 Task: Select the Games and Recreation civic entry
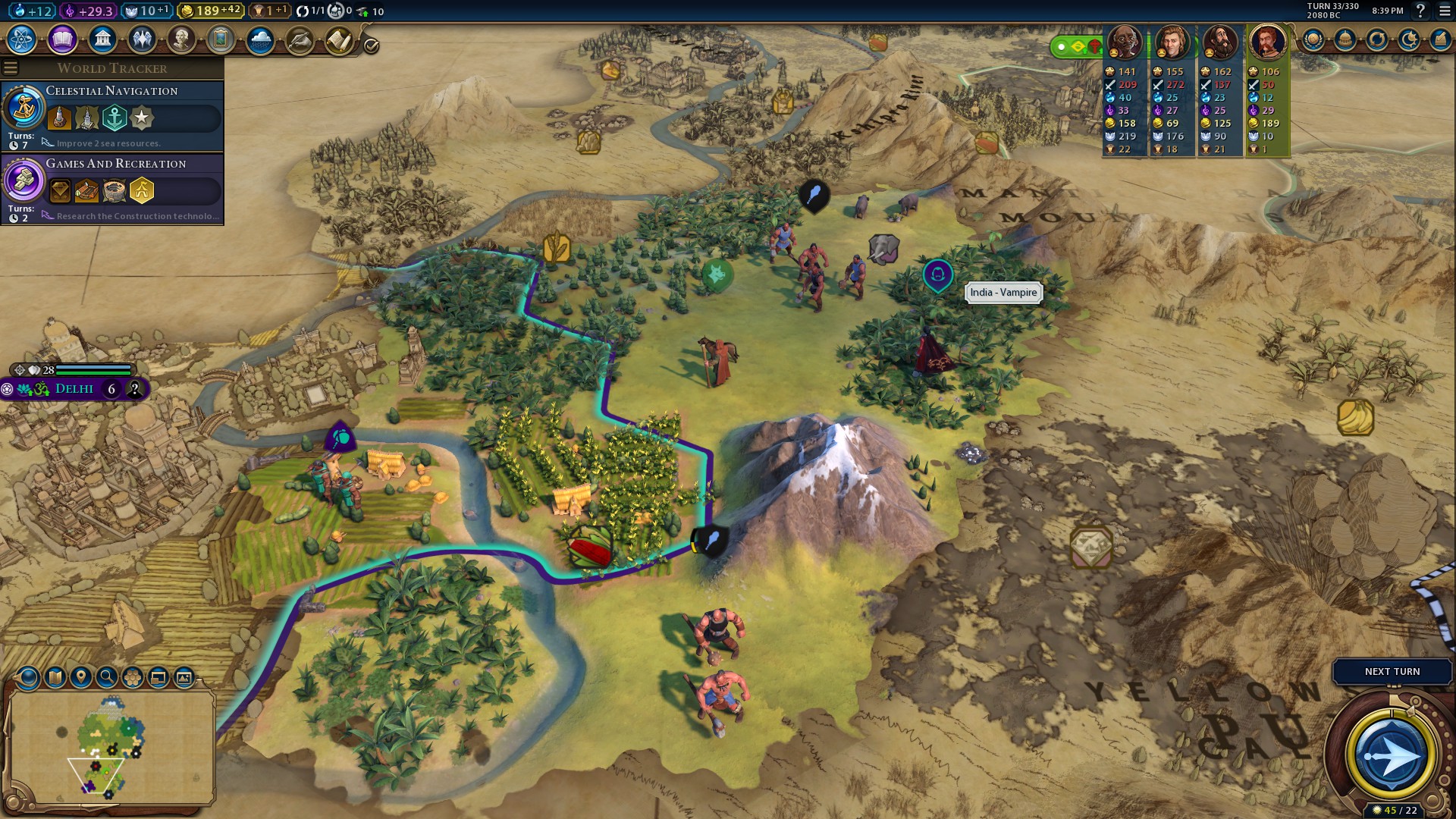pos(112,188)
